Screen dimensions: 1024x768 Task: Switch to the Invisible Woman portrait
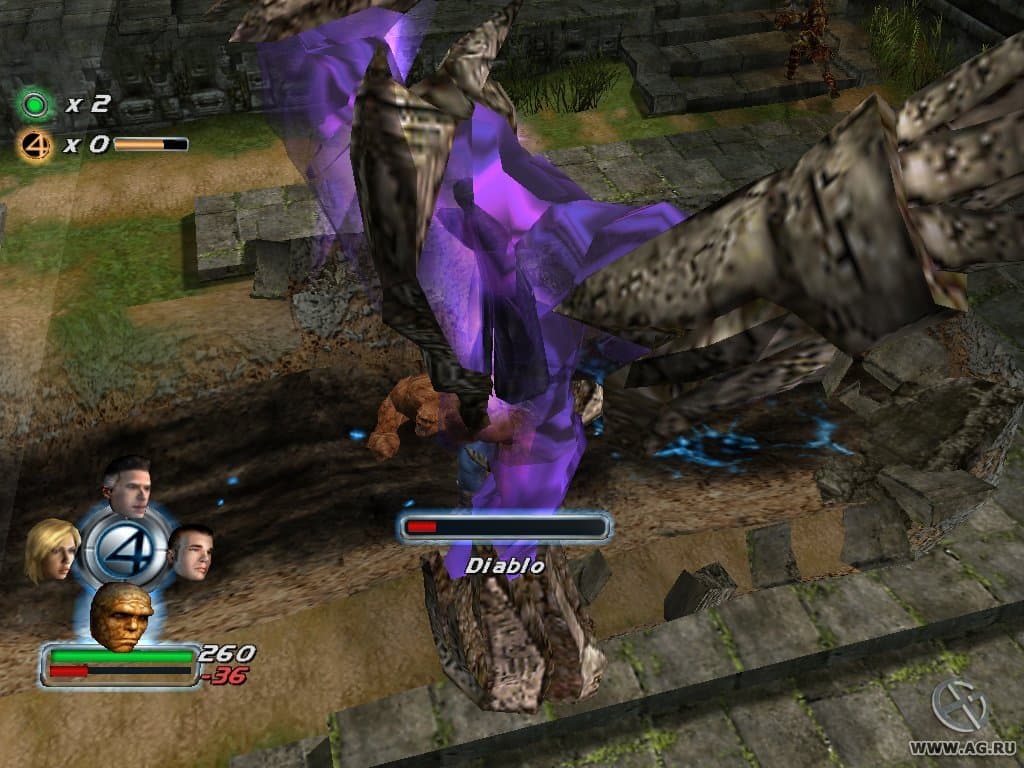51,549
